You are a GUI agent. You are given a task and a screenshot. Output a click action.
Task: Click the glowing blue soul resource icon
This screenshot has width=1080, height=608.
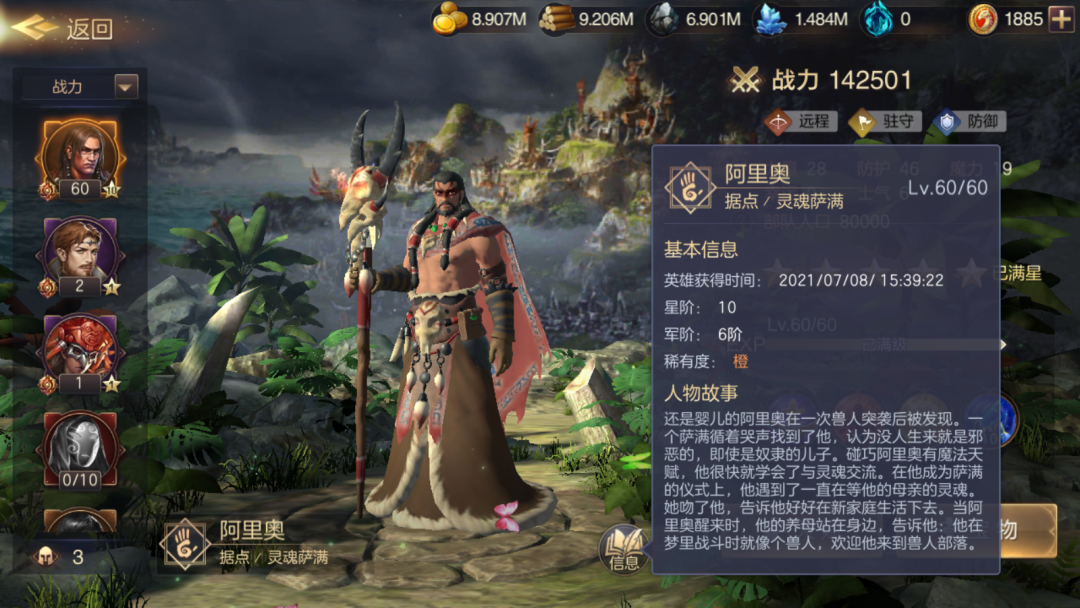(x=877, y=19)
